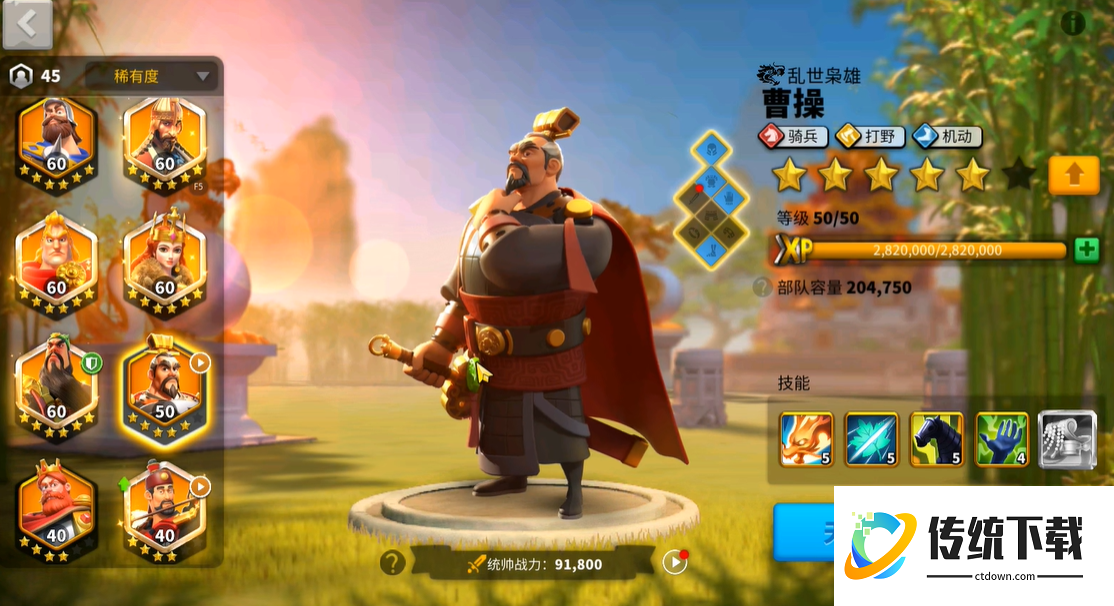The image size is (1114, 606).
Task: Show the 打野 tag details
Action: (x=871, y=136)
